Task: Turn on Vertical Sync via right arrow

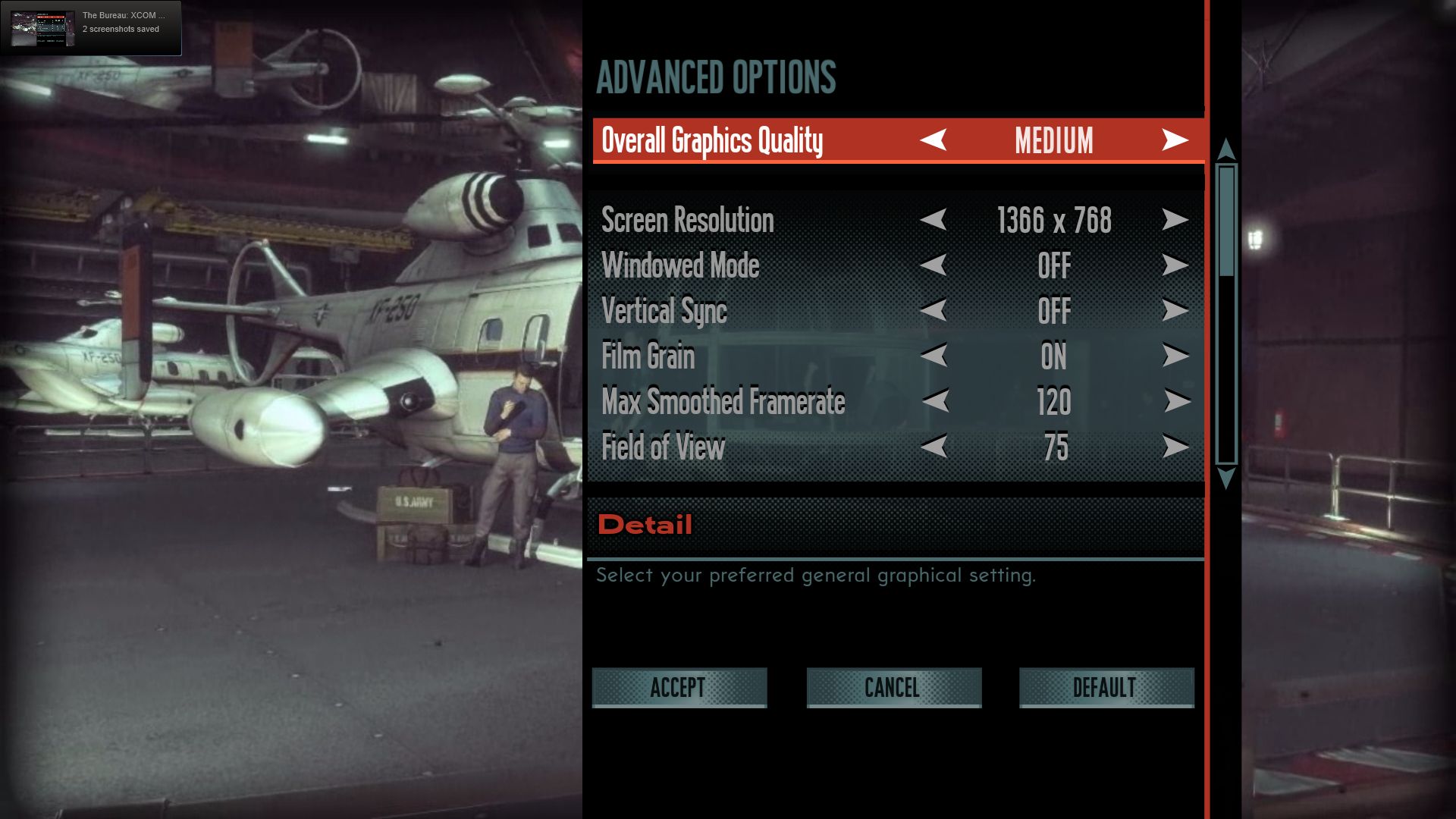Action: tap(1175, 310)
